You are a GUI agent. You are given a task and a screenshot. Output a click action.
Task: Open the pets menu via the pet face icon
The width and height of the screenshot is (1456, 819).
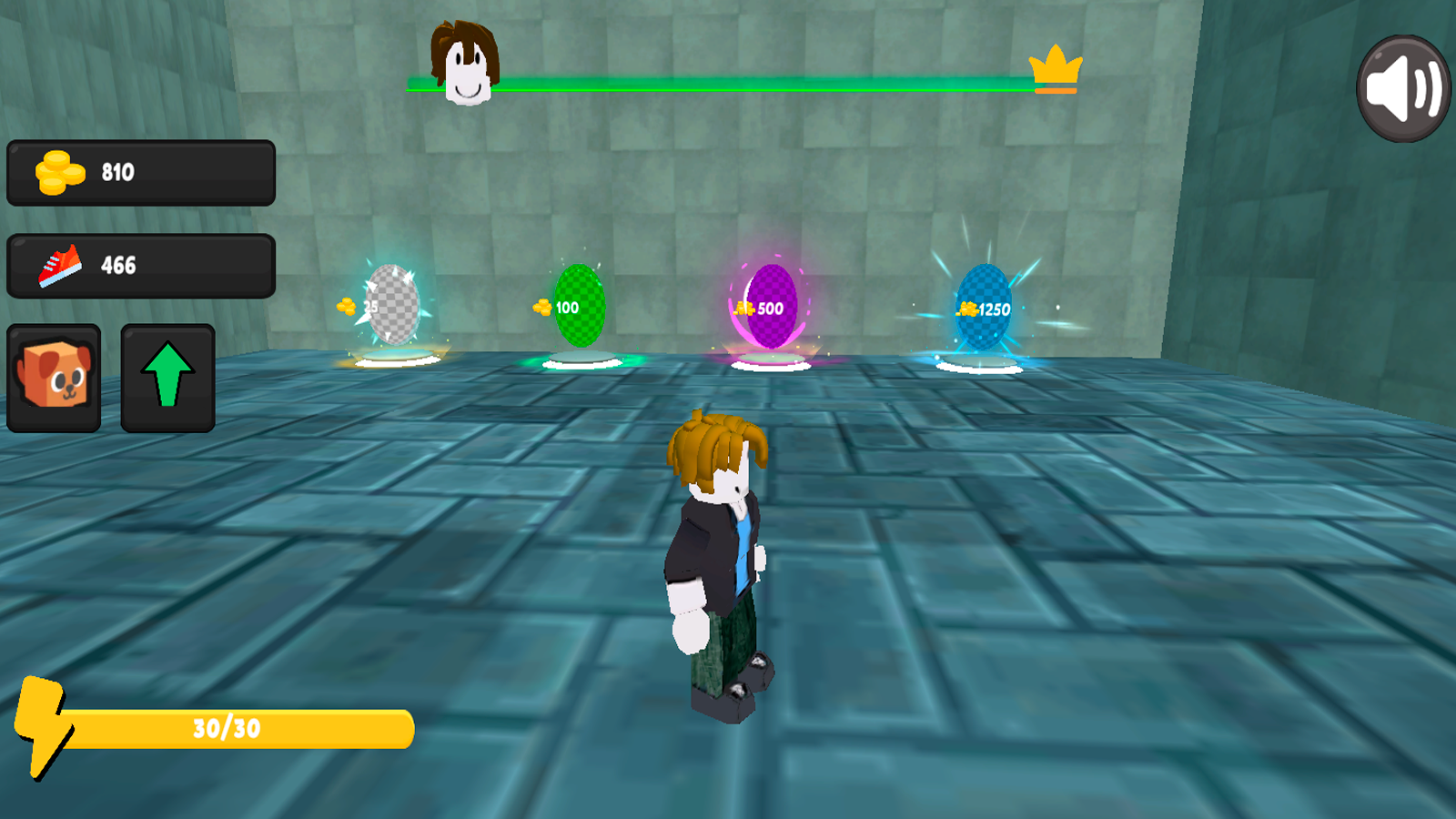pos(54,378)
